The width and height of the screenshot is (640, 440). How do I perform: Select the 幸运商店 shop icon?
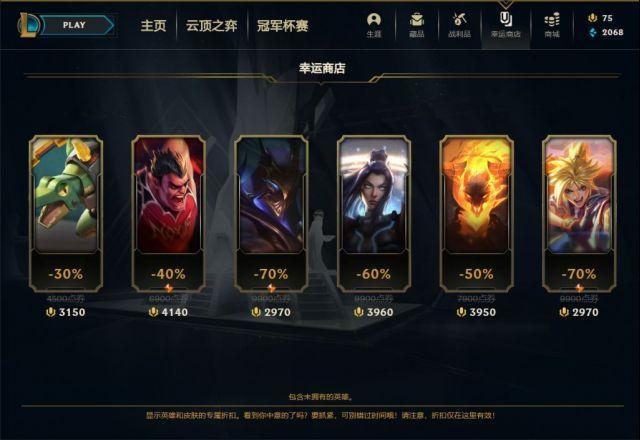[505, 24]
